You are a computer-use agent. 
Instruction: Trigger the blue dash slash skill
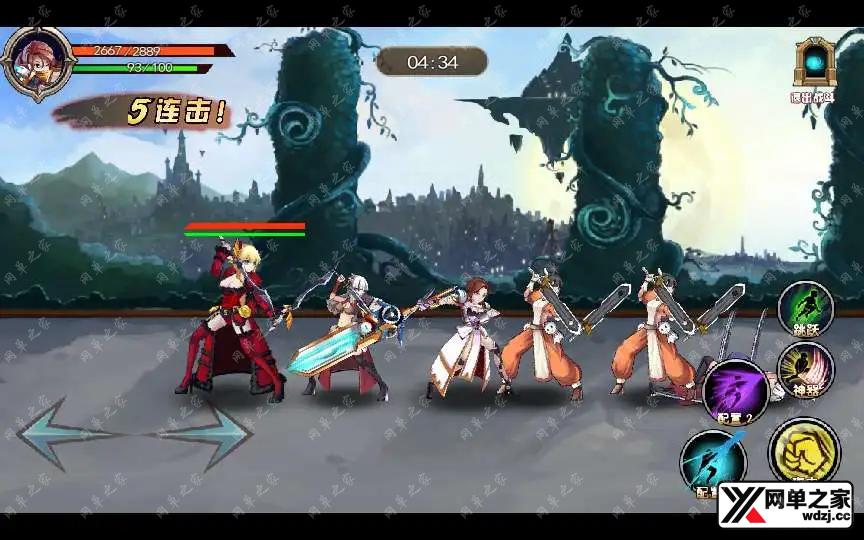[713, 461]
